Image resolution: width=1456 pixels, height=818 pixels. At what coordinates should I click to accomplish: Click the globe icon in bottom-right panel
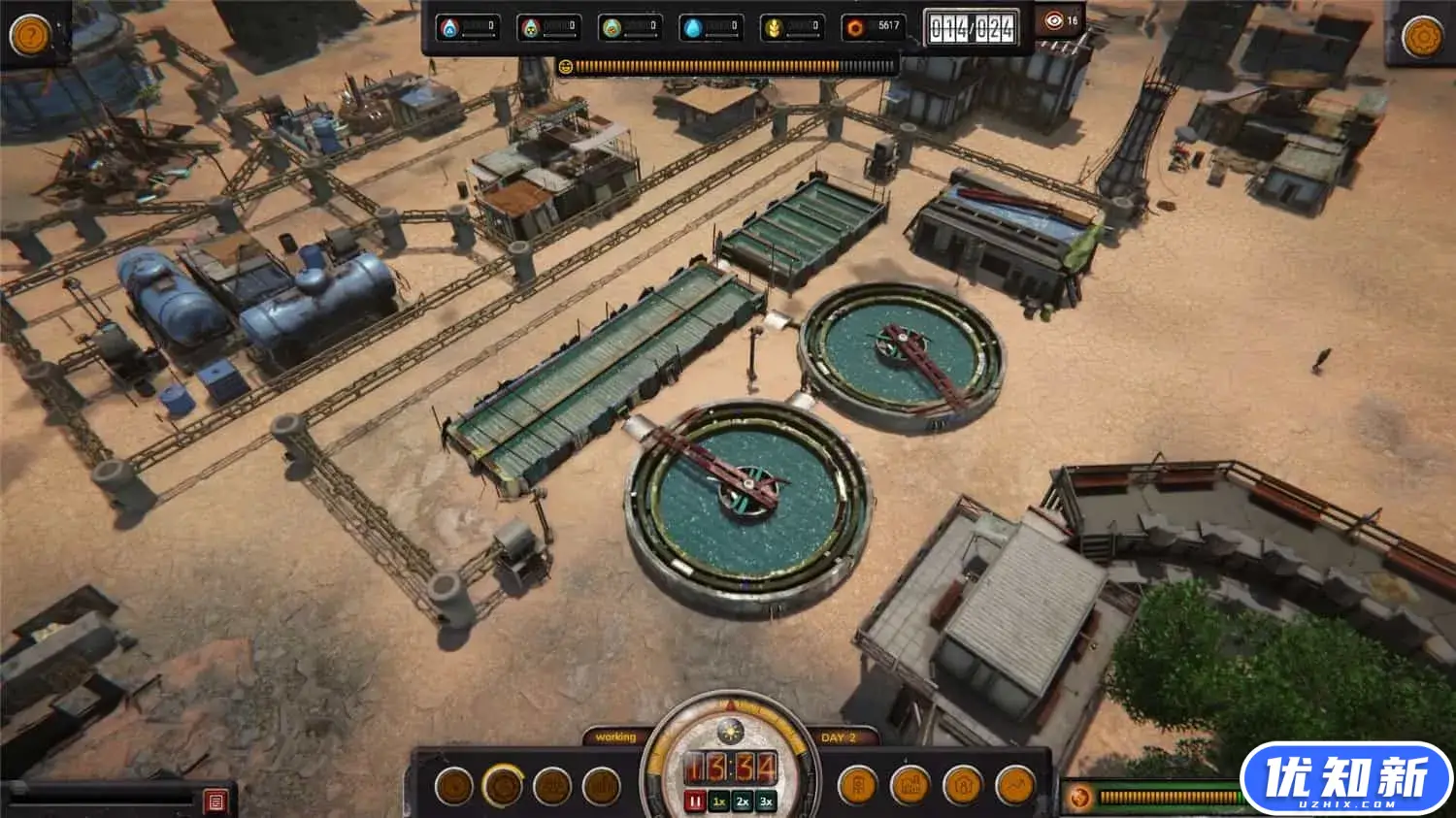coord(1079,799)
